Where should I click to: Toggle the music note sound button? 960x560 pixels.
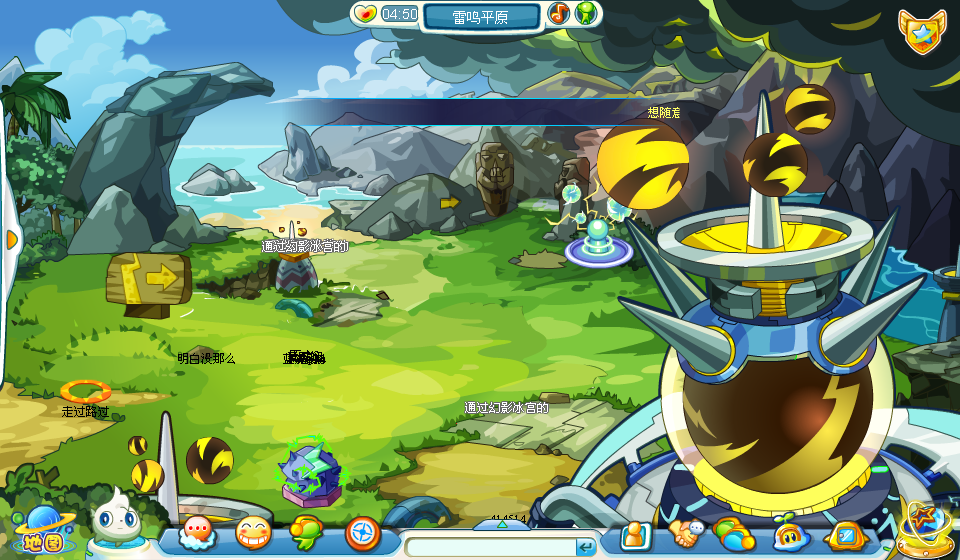point(559,14)
